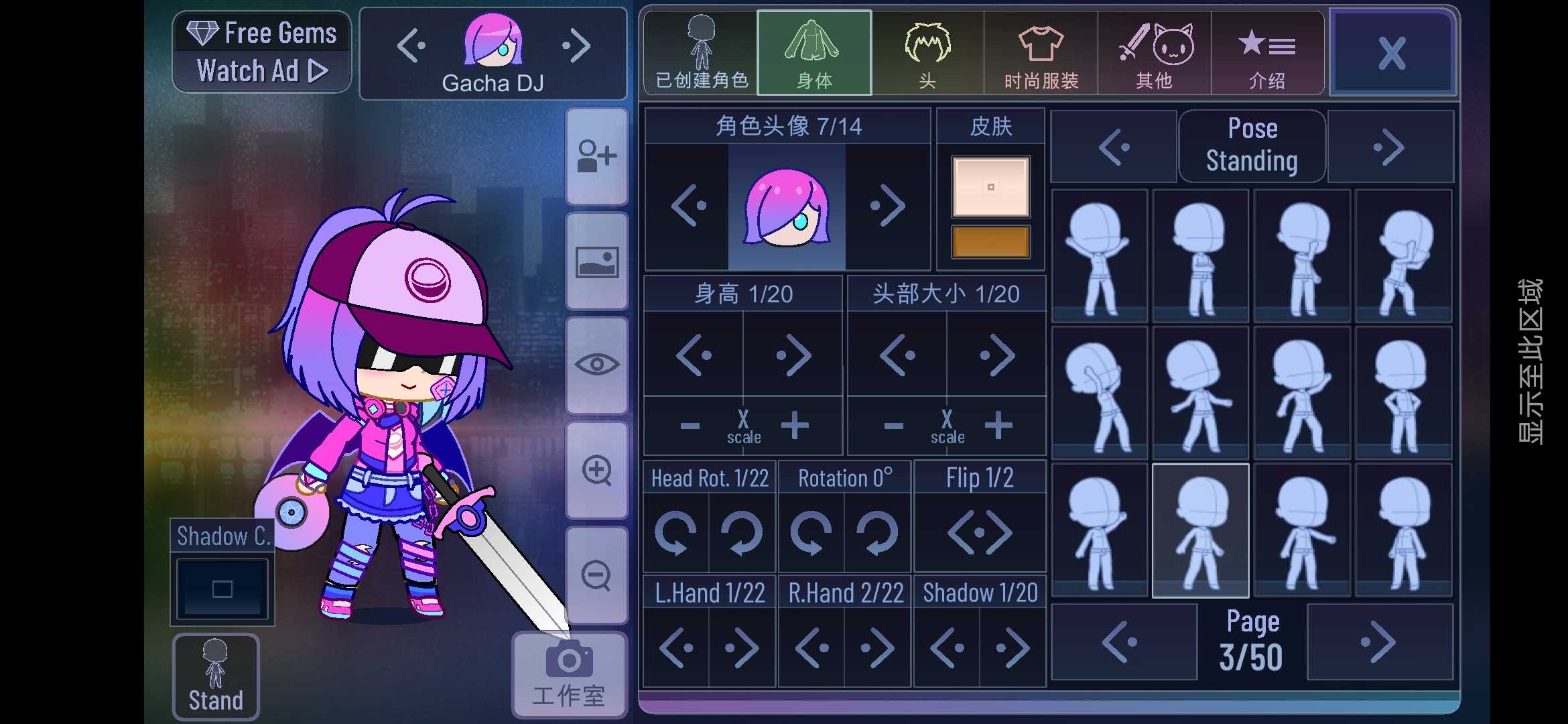Select the background image icon

pyautogui.click(x=596, y=261)
